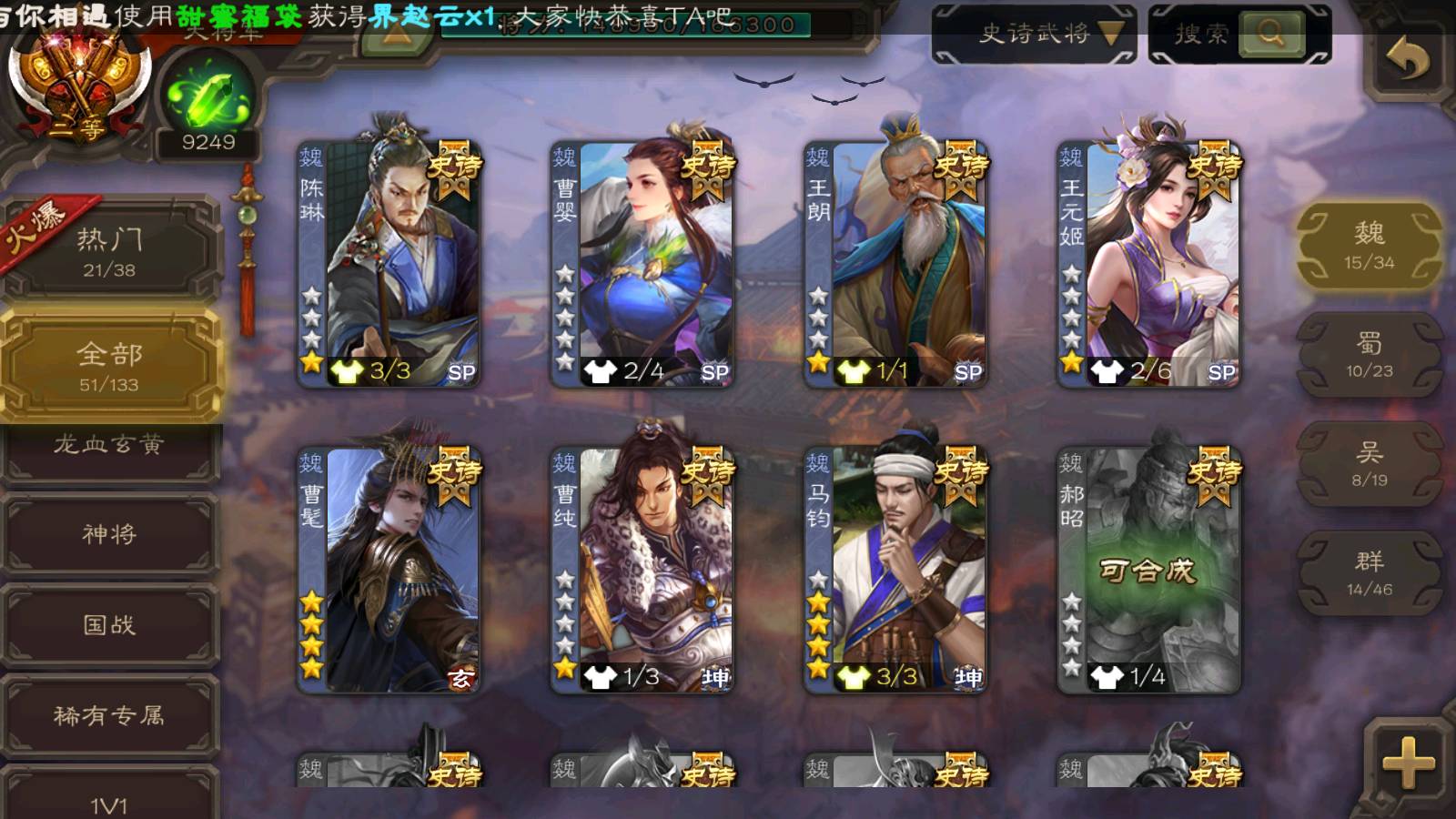This screenshot has height=819, width=1456.
Task: Synthesize the 郝昭 card marked 可合成
Action: tap(1148, 571)
